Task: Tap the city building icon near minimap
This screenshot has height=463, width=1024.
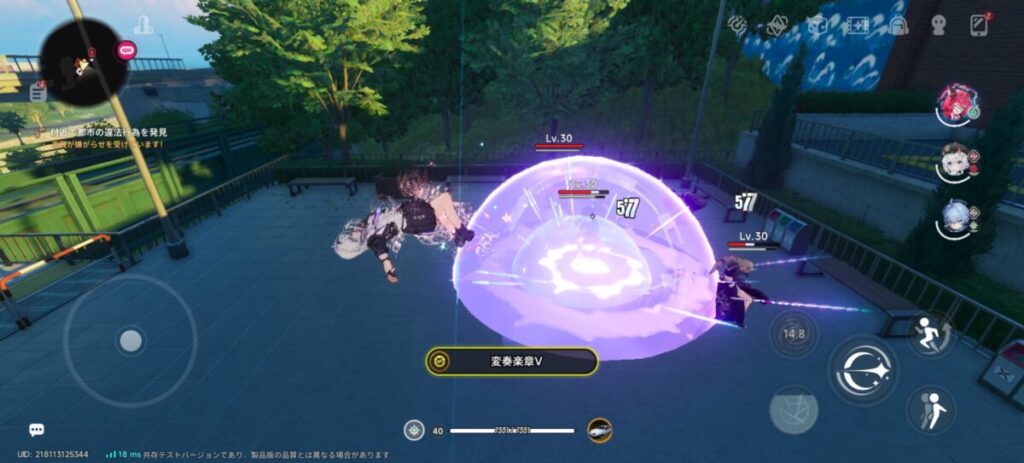Action: (143, 25)
